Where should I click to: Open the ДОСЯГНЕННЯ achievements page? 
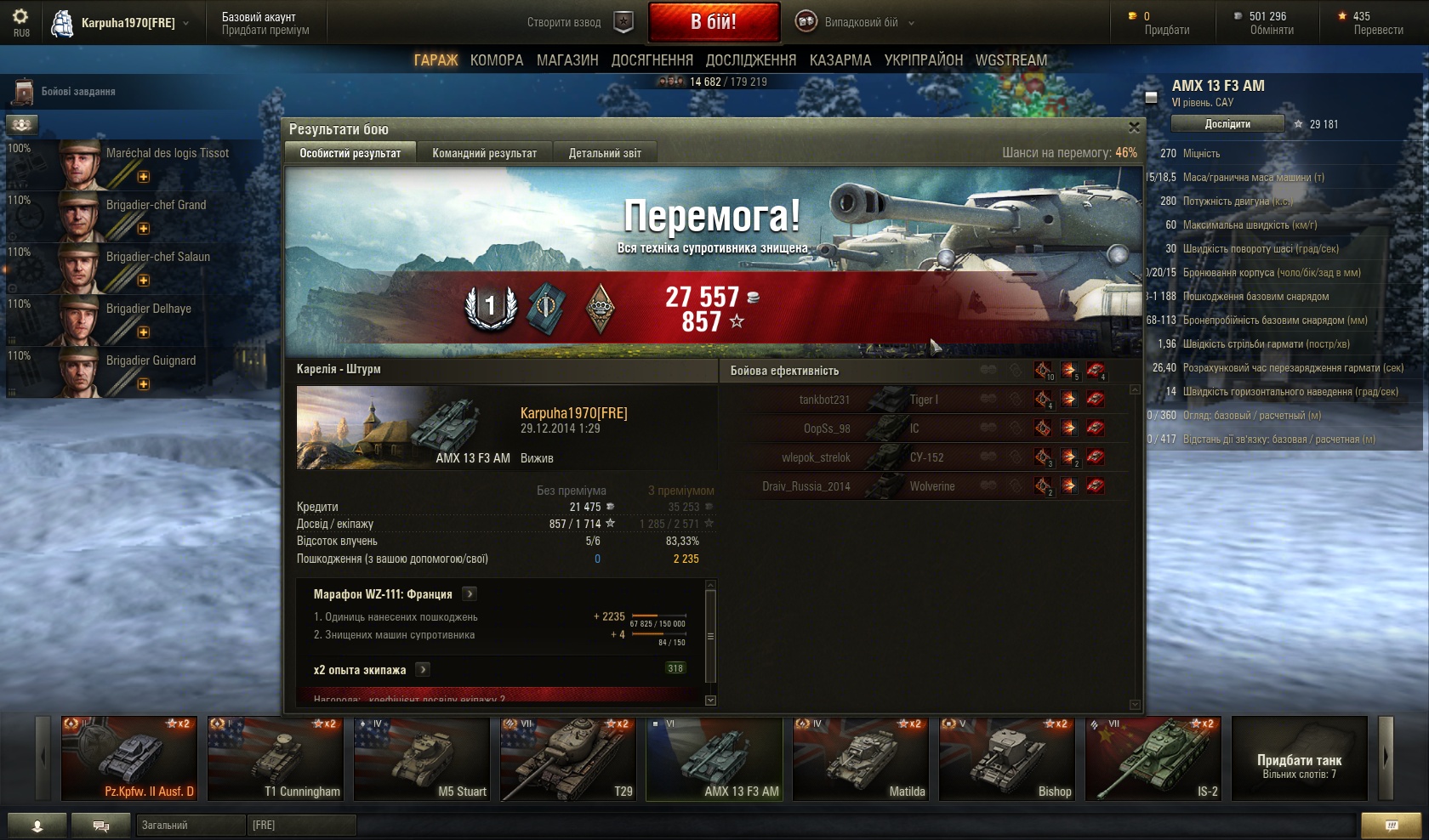pyautogui.click(x=652, y=60)
